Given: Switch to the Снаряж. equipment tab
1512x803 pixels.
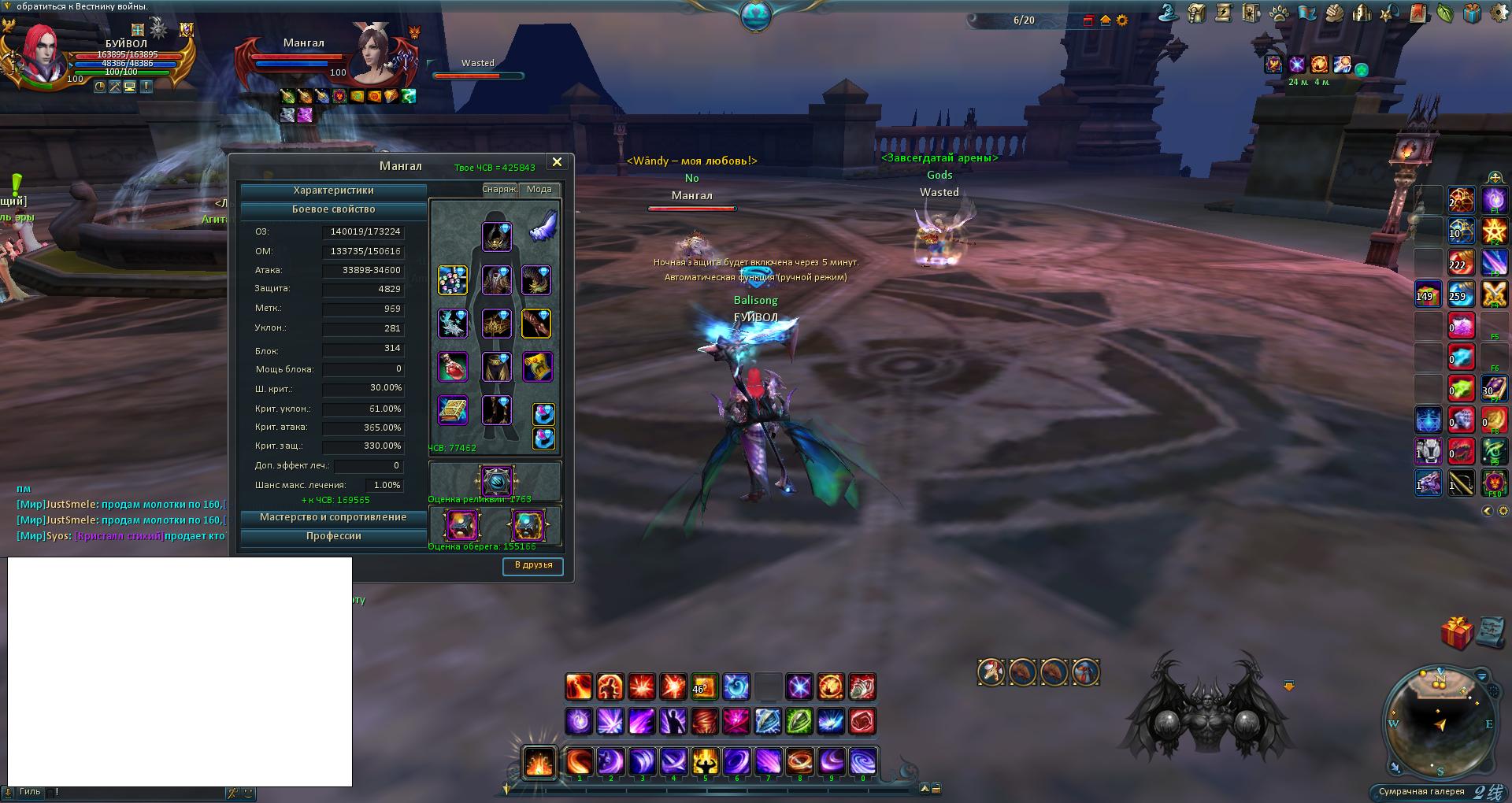Looking at the screenshot, I should [x=498, y=190].
